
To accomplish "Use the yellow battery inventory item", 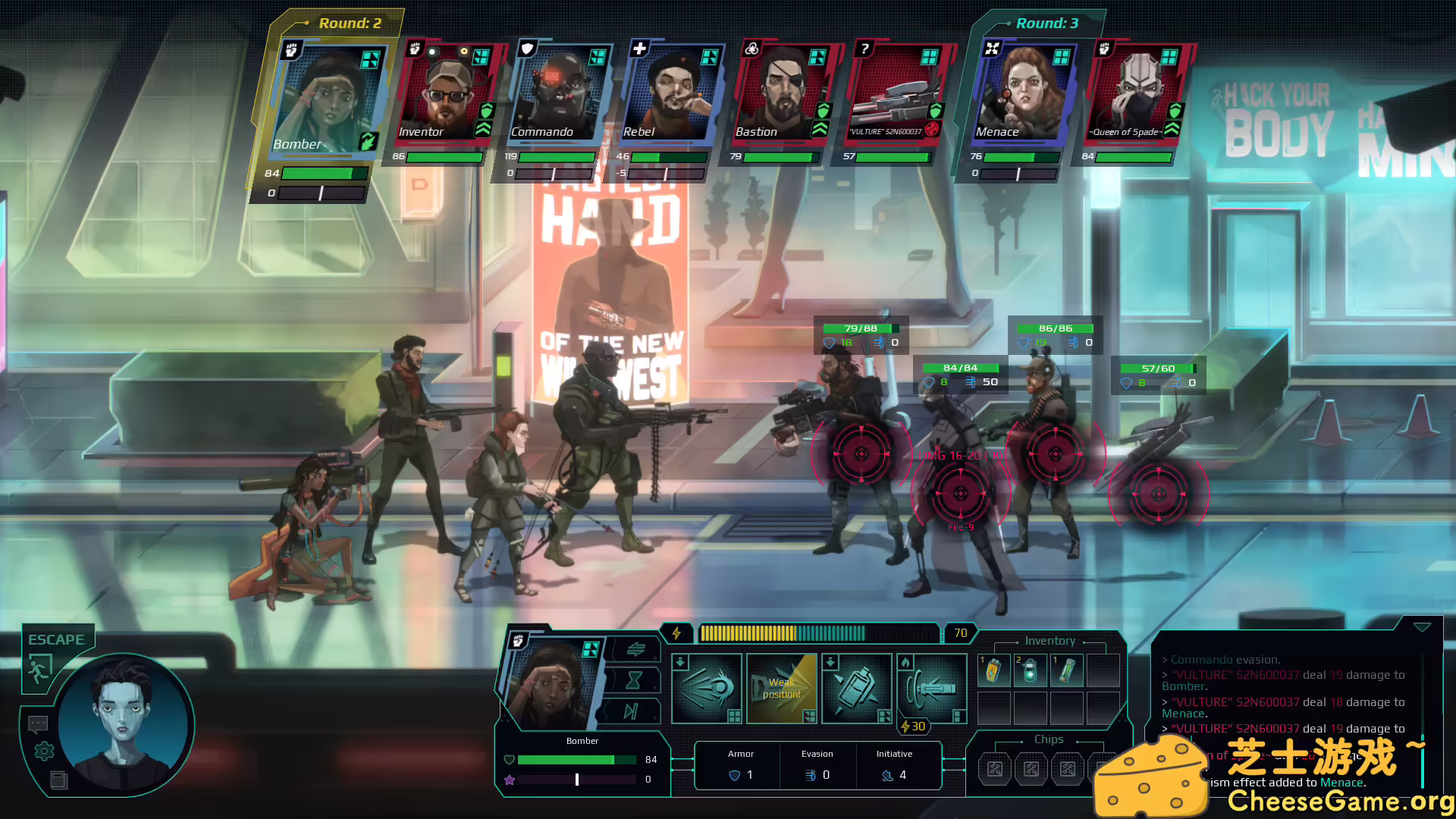I will click(x=993, y=670).
